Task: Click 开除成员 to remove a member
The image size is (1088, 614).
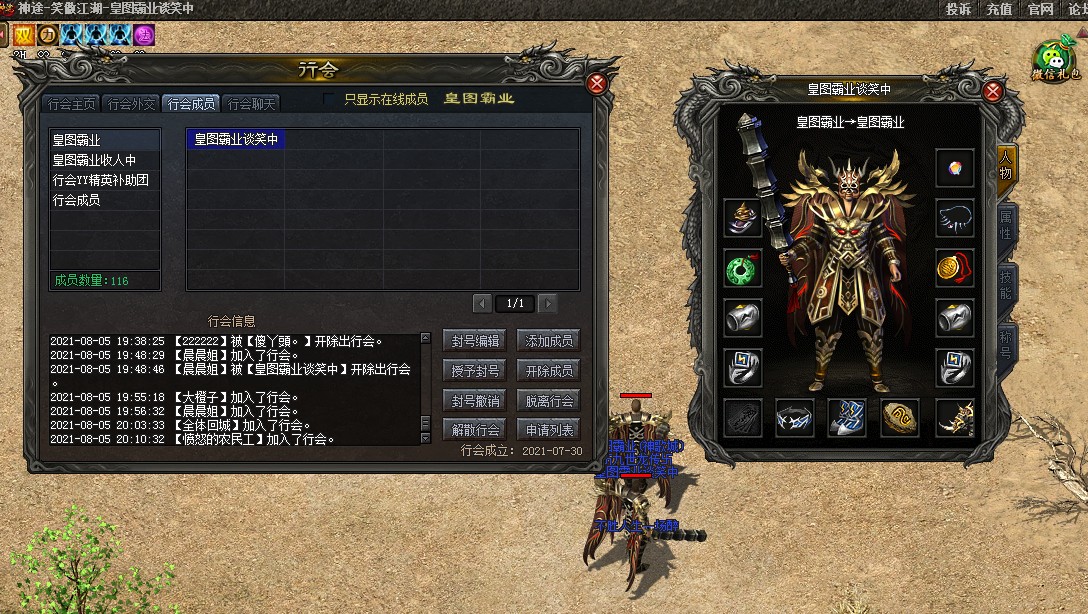Action: pyautogui.click(x=549, y=371)
